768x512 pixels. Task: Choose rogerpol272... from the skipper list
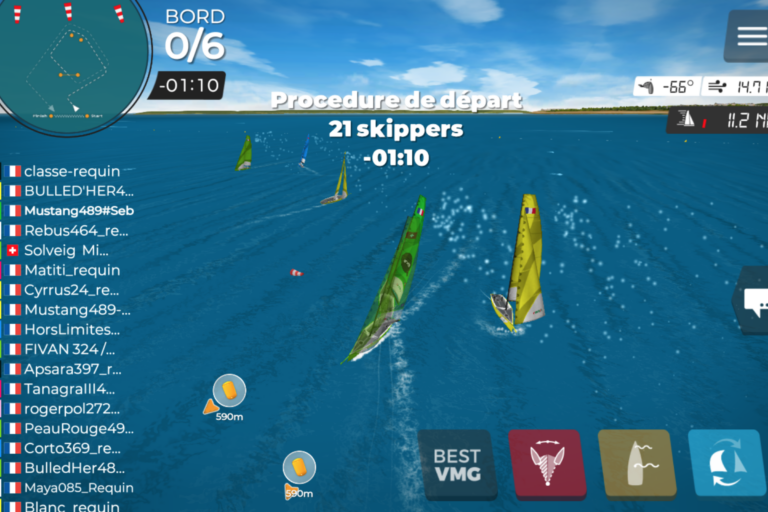click(69, 408)
